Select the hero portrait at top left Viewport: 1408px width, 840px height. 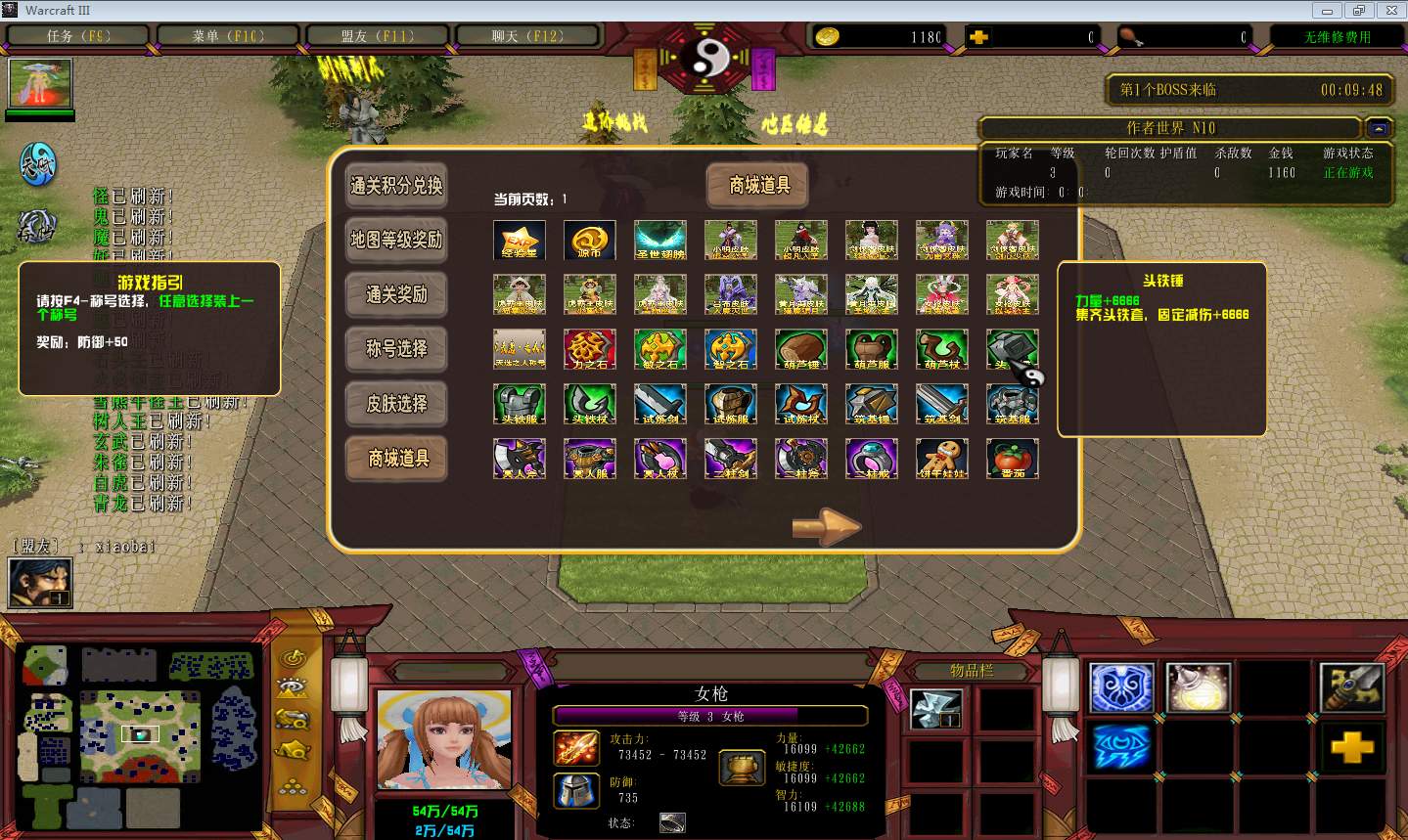pyautogui.click(x=40, y=84)
